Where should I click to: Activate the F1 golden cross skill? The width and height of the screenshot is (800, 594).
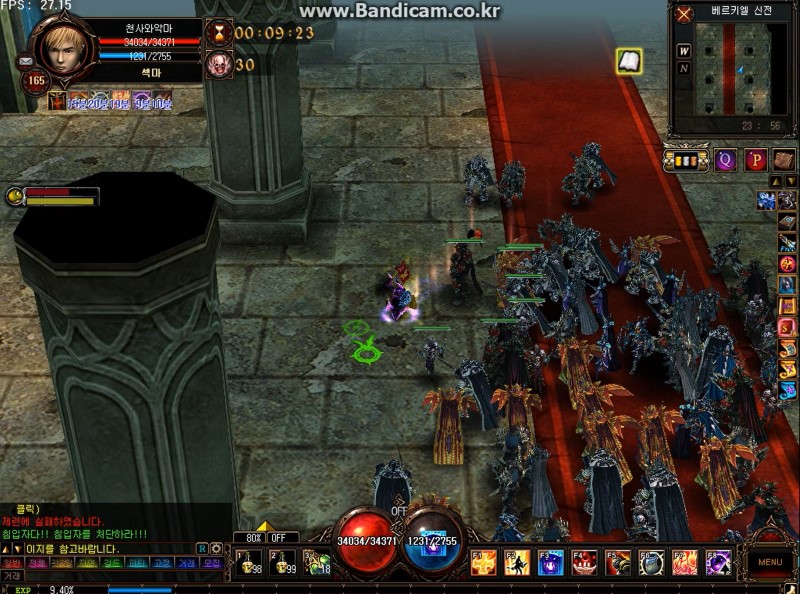click(x=484, y=564)
